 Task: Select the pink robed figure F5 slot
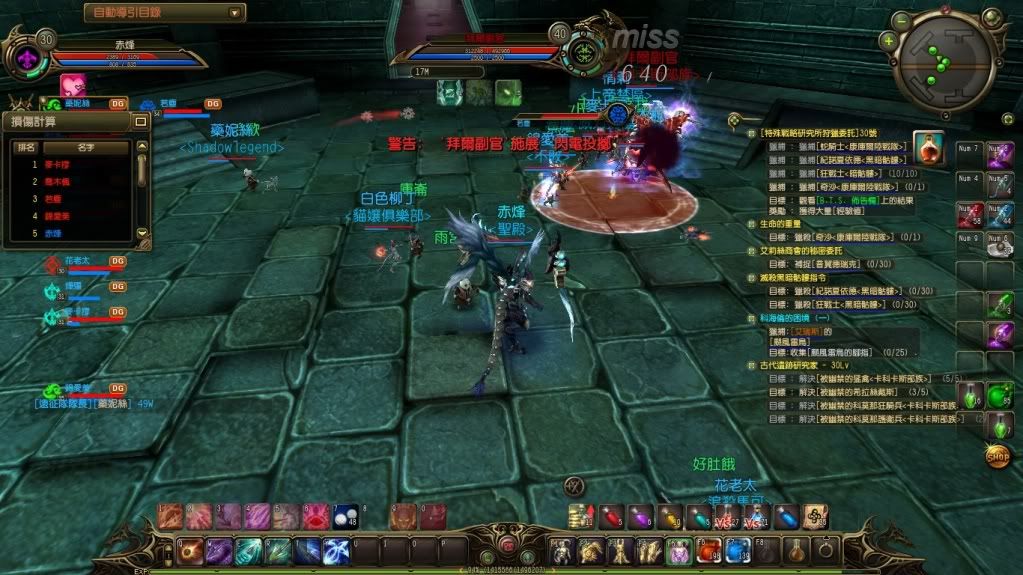[x=679, y=550]
